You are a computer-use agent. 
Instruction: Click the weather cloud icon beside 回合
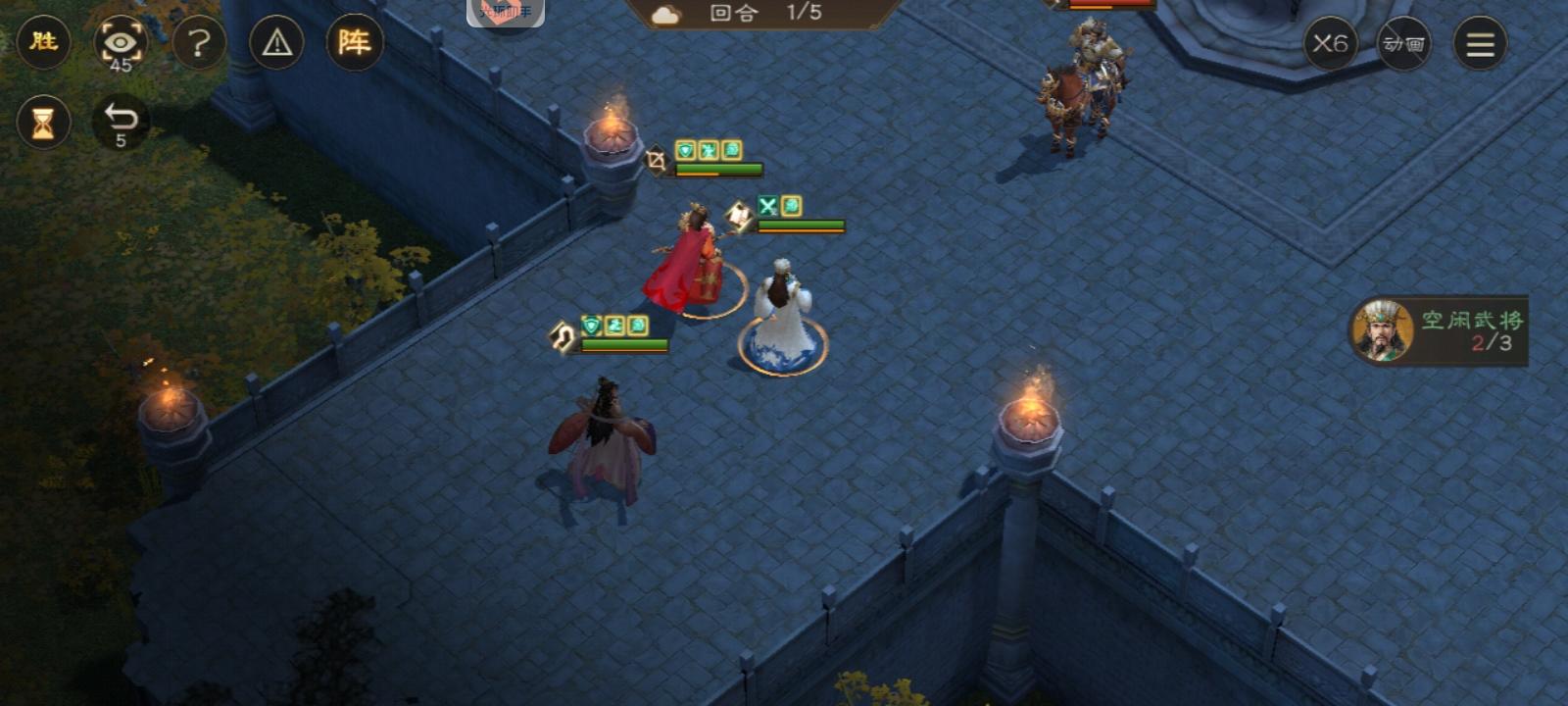click(666, 15)
